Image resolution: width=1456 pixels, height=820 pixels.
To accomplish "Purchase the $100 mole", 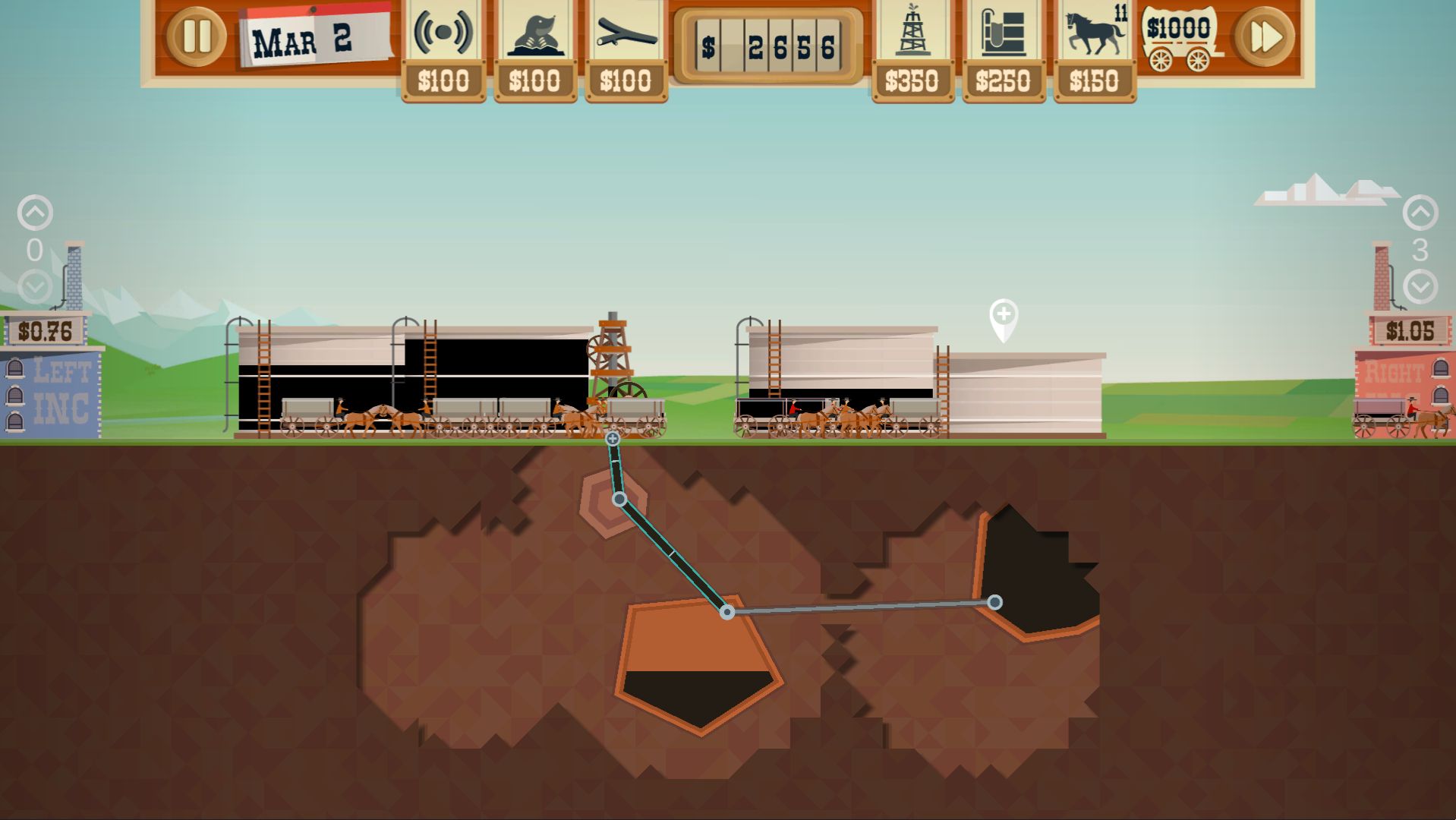I will tap(535, 50).
